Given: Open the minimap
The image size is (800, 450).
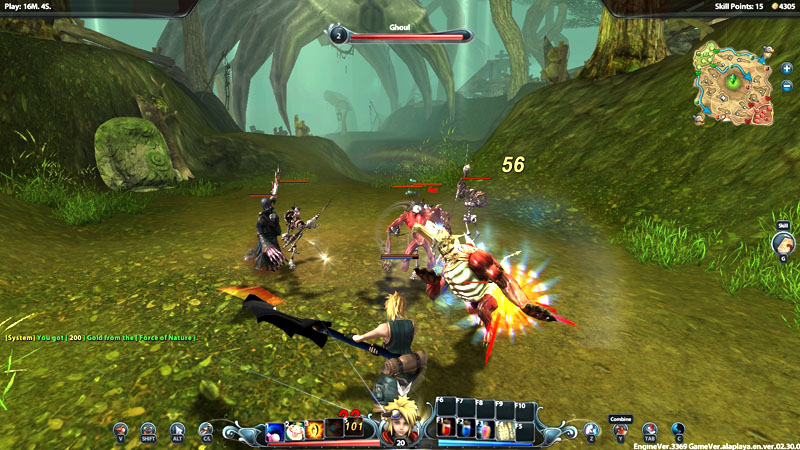Looking at the screenshot, I should pos(735,83).
